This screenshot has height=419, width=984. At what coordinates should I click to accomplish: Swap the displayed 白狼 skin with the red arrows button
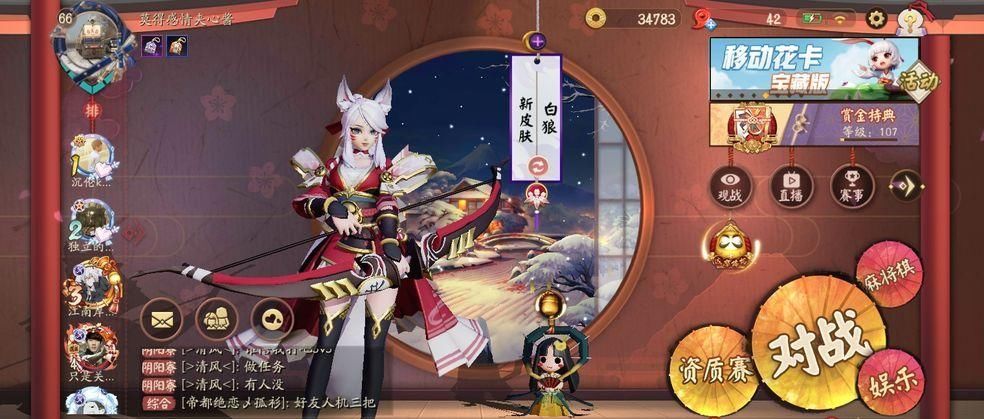(538, 166)
